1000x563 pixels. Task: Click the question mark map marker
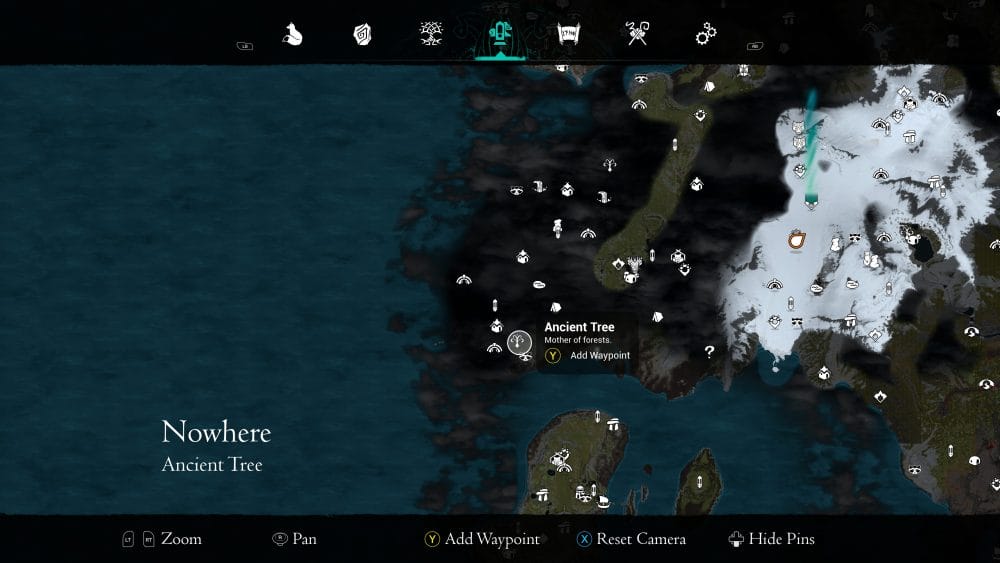709,351
